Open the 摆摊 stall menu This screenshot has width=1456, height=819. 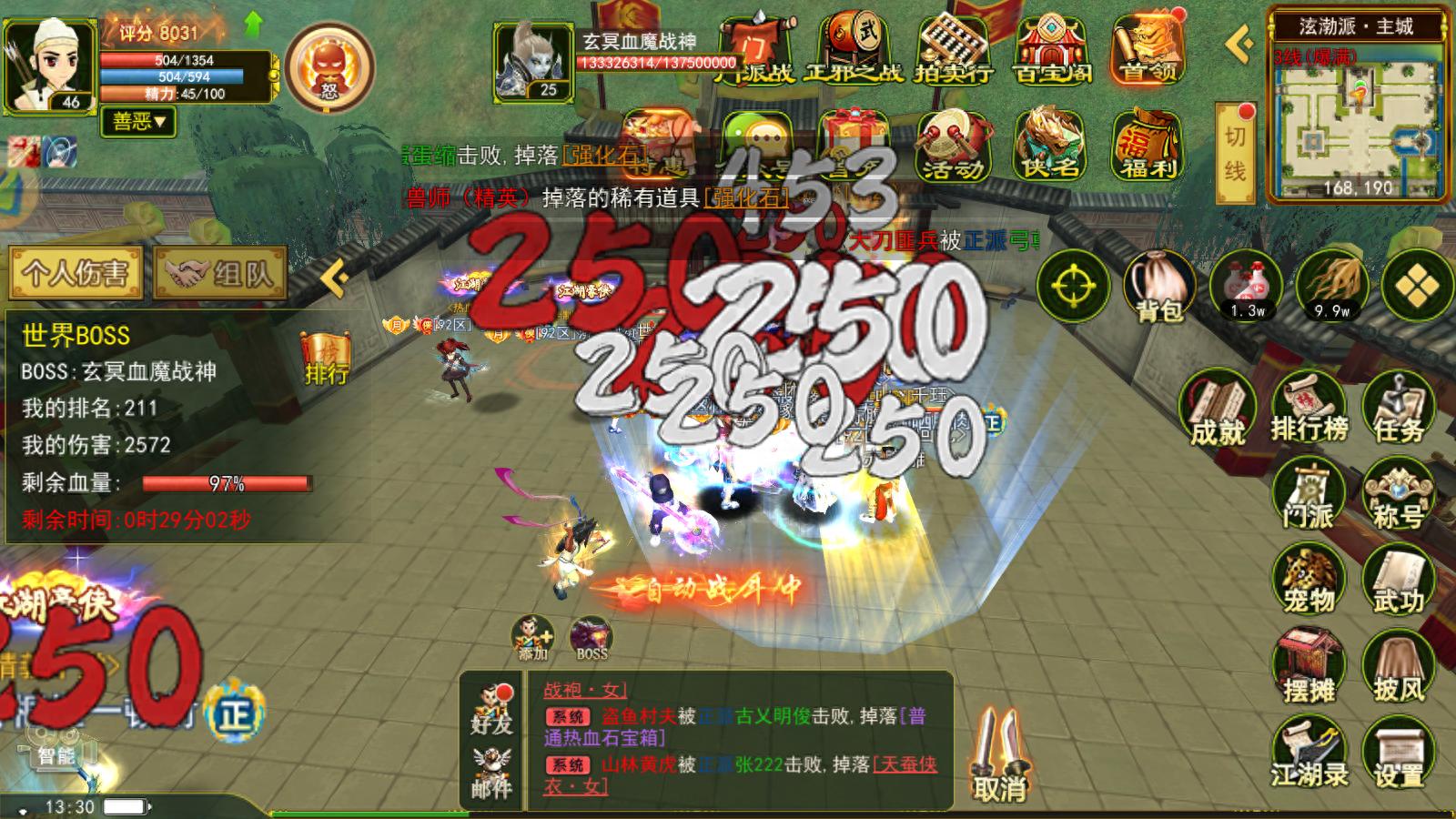coord(1309,667)
